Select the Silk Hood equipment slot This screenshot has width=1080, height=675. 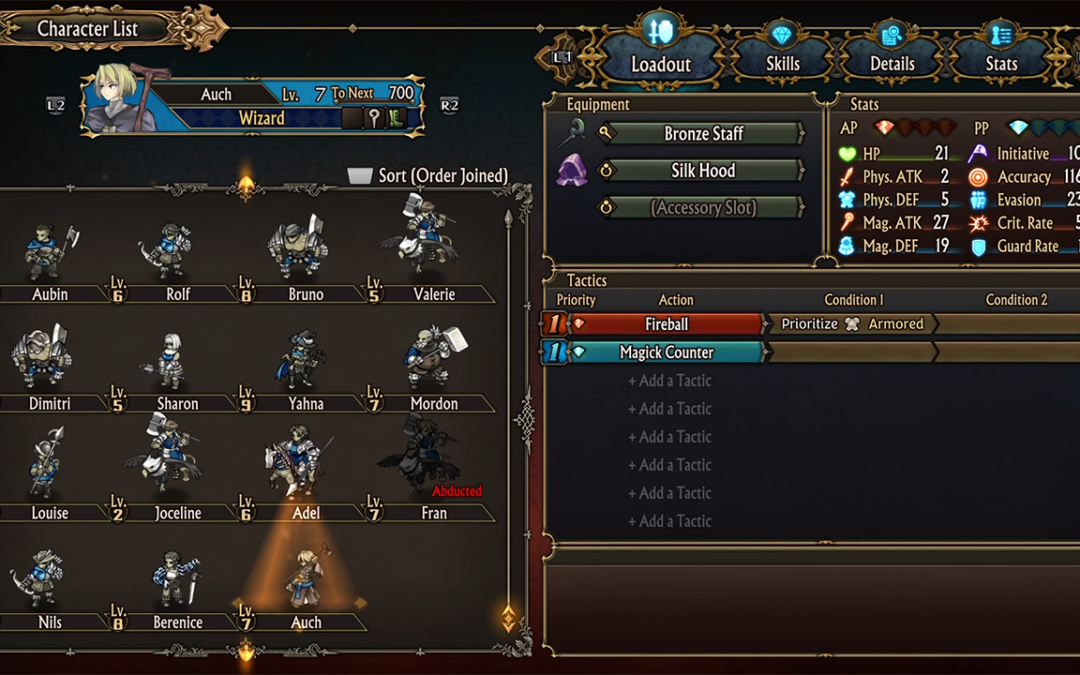(704, 171)
